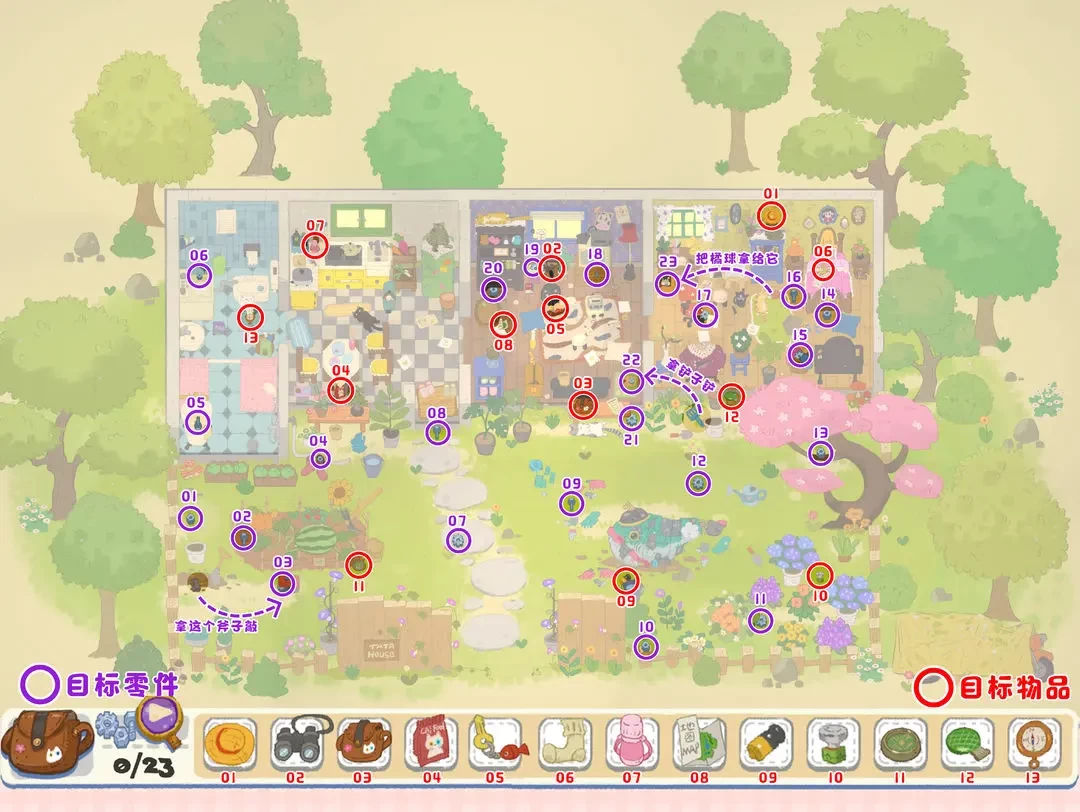Screen dimensions: 1080x812
Task: Choose the beige sock item slot
Action: (565, 744)
